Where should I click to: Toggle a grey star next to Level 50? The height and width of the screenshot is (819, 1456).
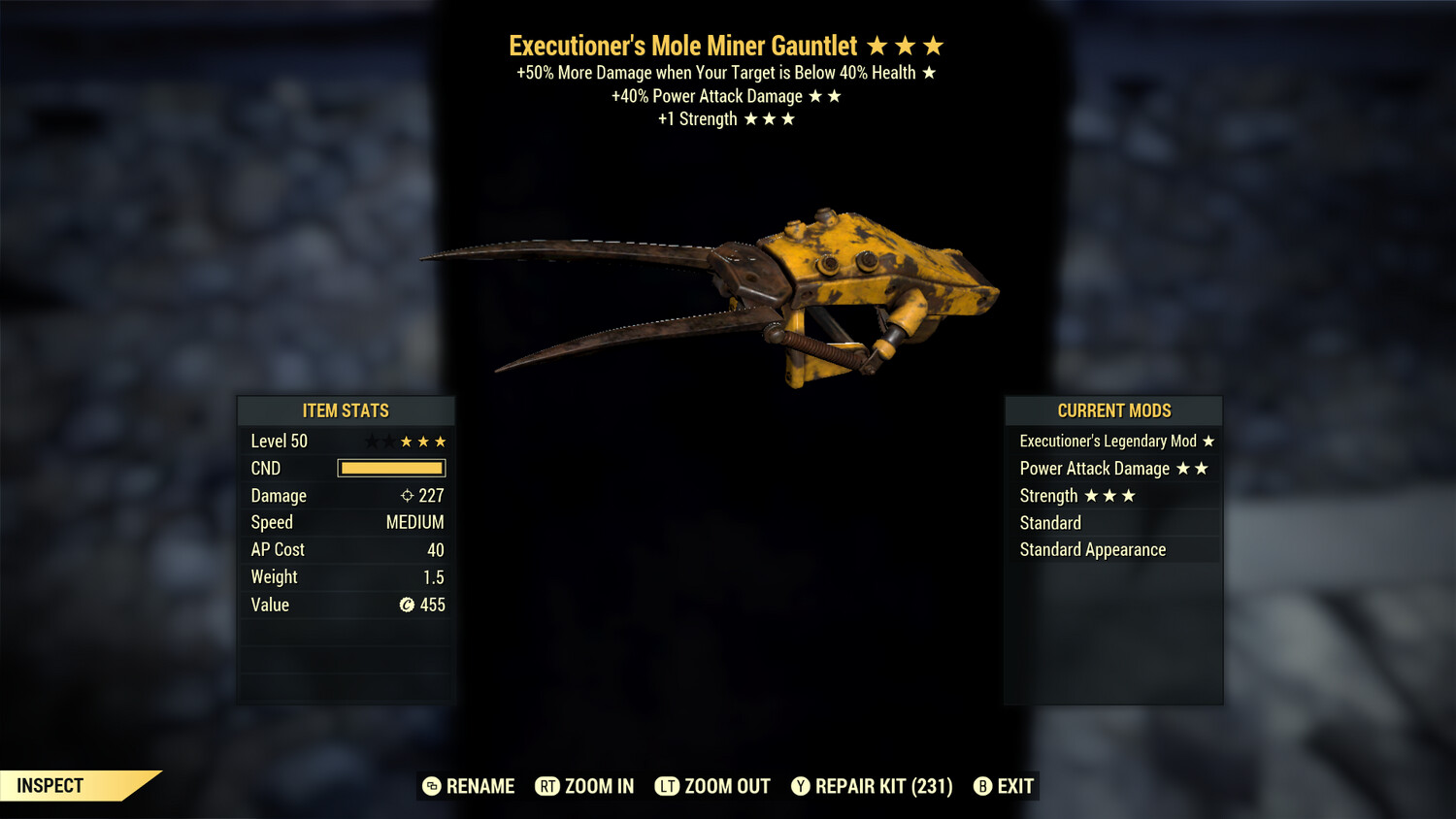(371, 441)
